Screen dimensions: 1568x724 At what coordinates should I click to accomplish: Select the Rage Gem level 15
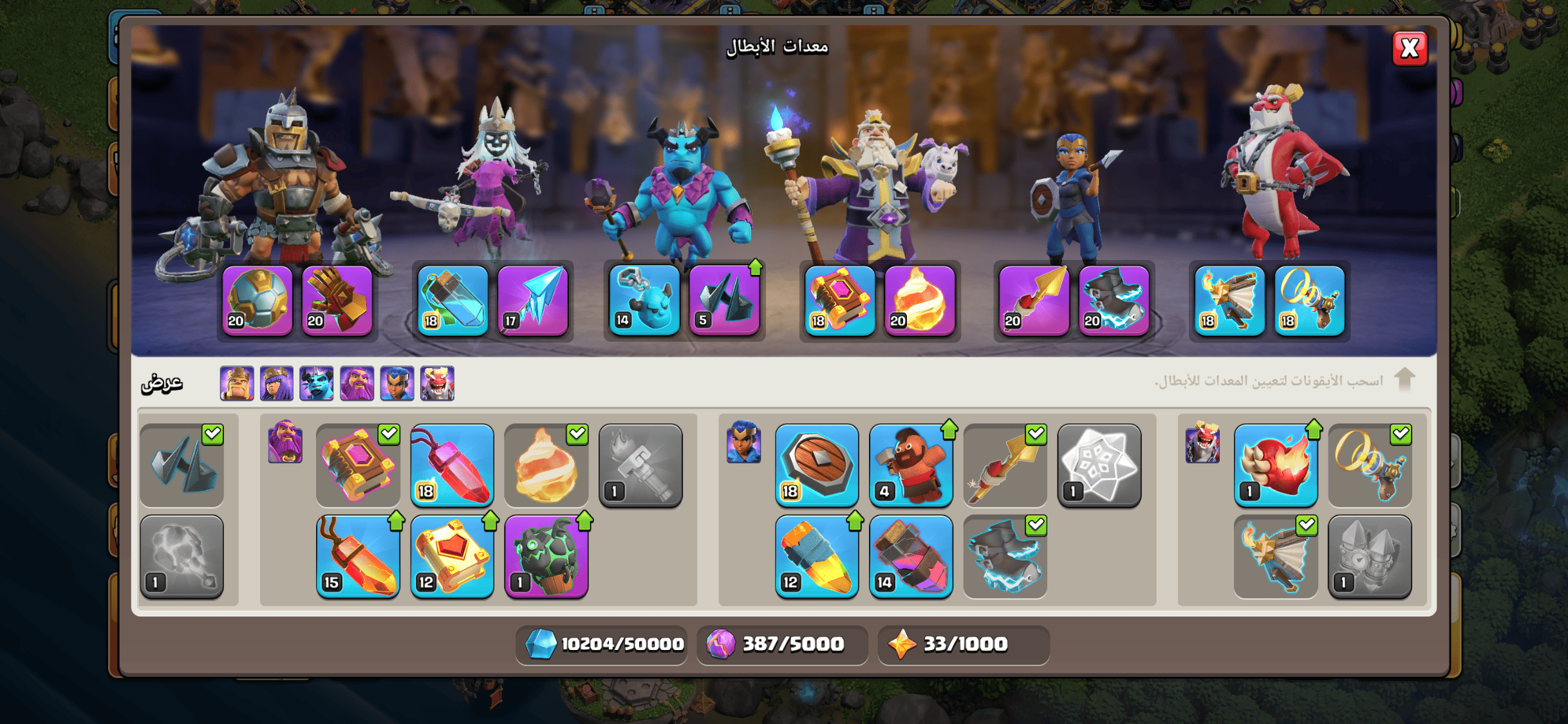point(358,556)
